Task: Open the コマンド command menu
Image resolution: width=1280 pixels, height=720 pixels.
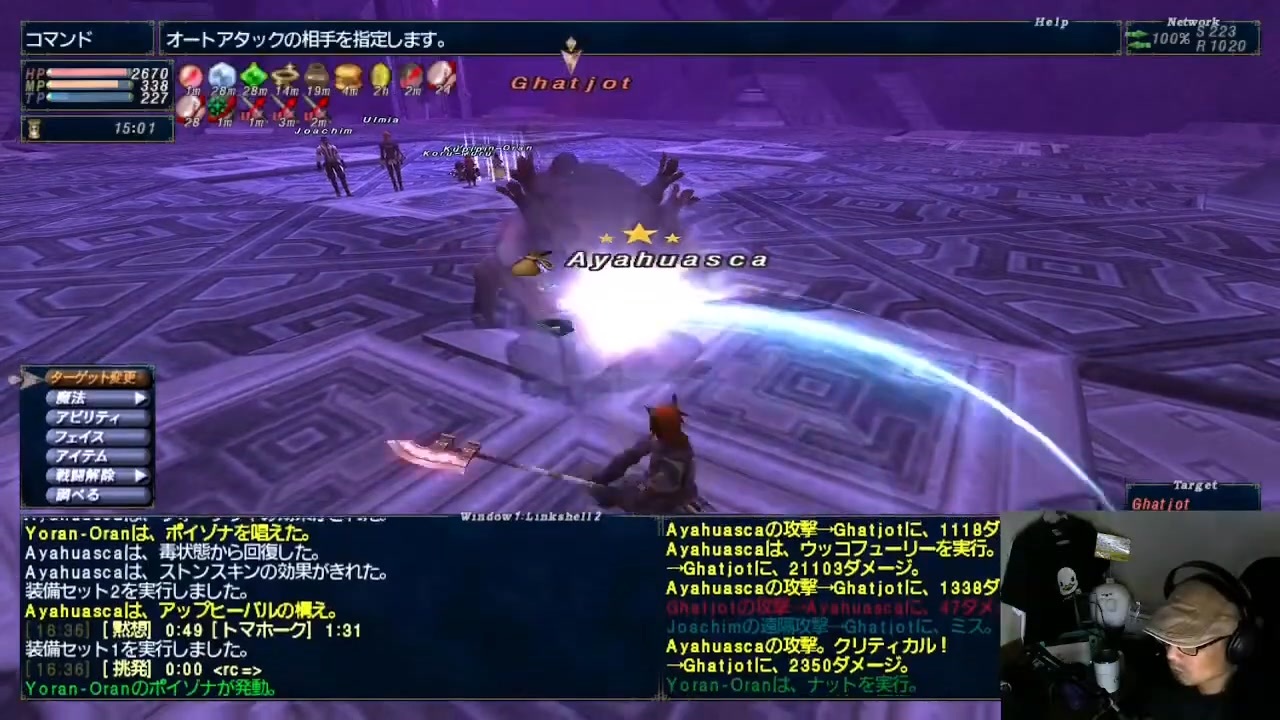Action: [58, 39]
